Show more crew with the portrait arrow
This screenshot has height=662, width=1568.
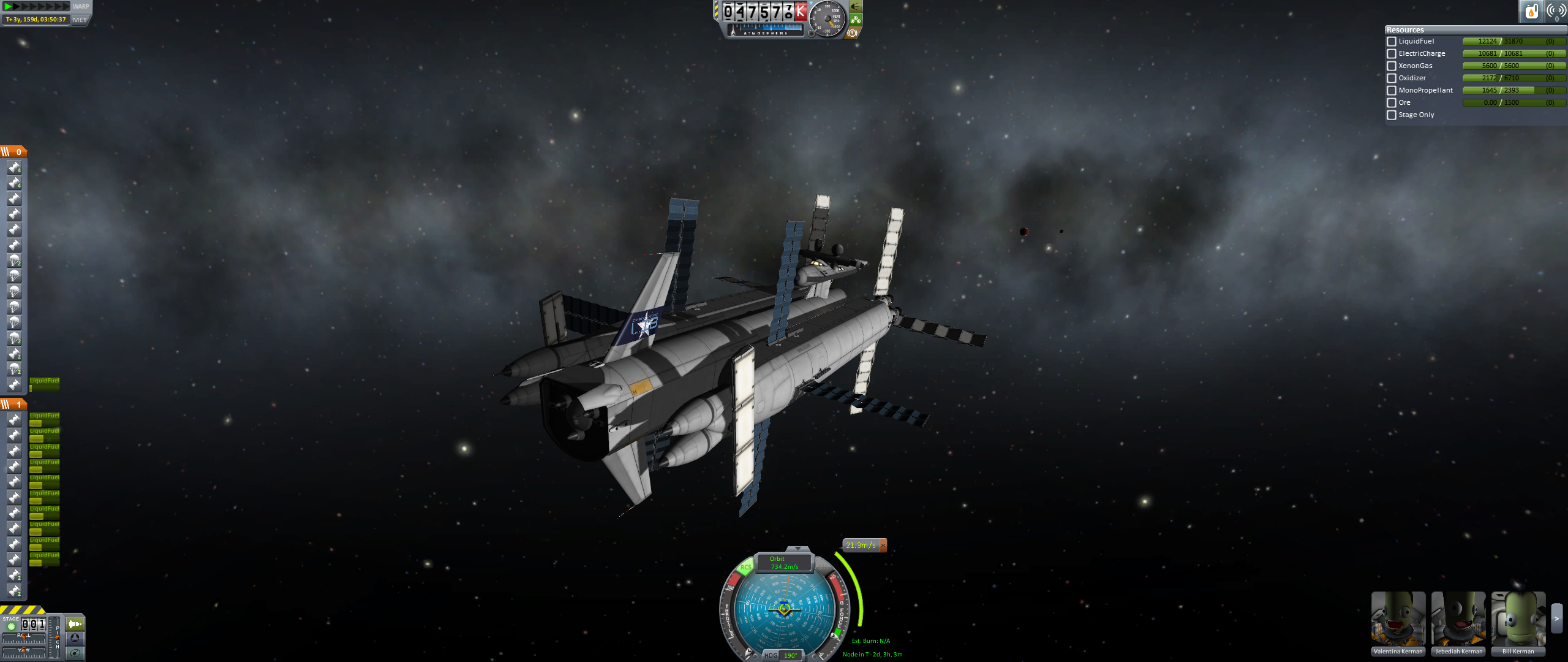(x=1556, y=619)
